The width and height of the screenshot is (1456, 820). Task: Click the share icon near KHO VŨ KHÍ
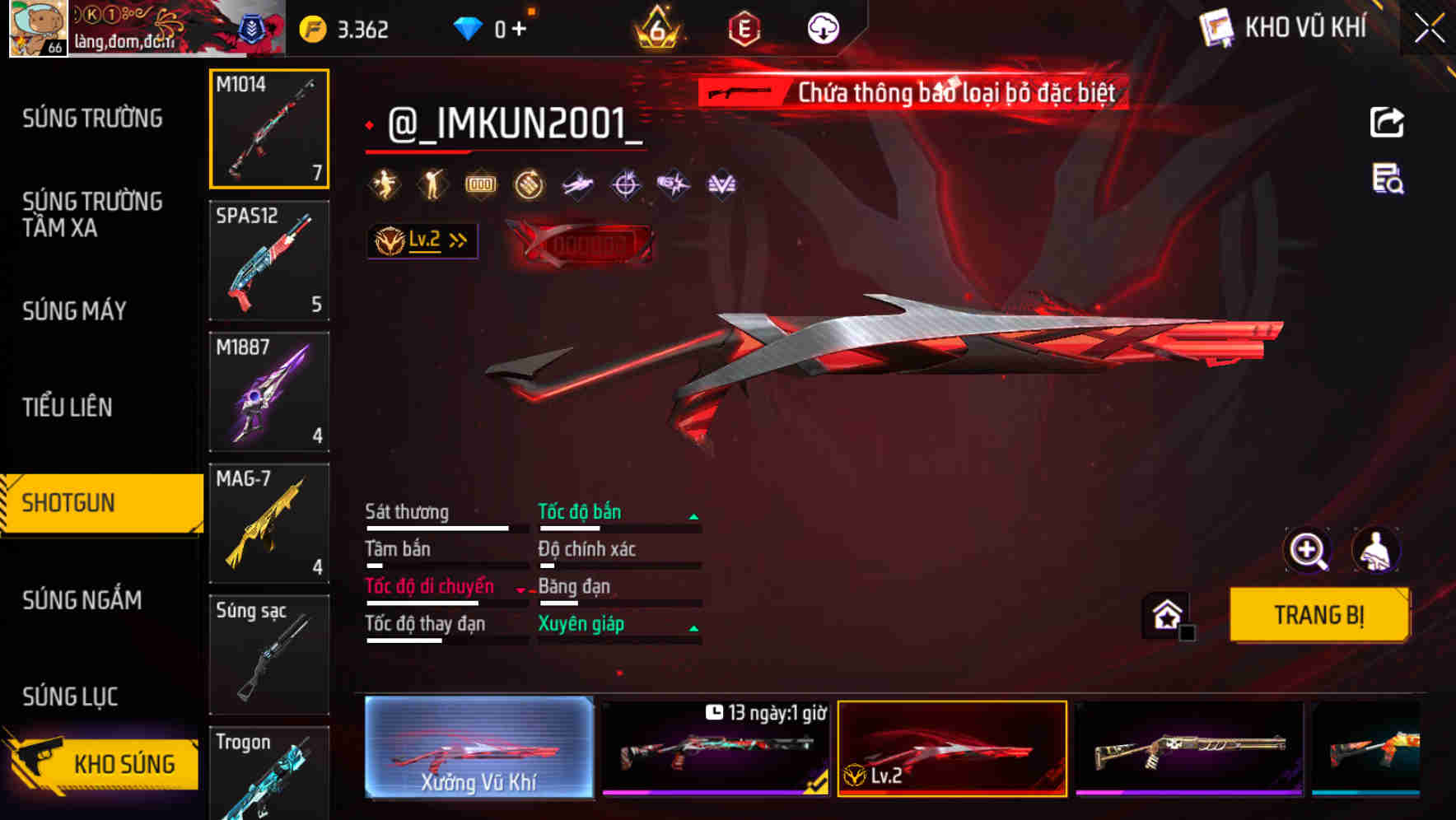coord(1387,122)
